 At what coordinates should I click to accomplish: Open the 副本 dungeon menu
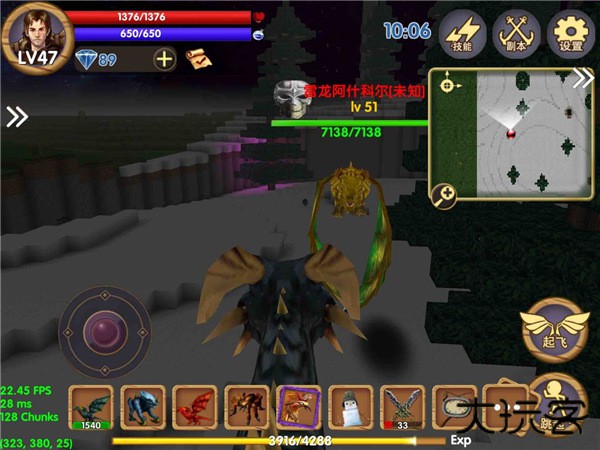point(517,35)
